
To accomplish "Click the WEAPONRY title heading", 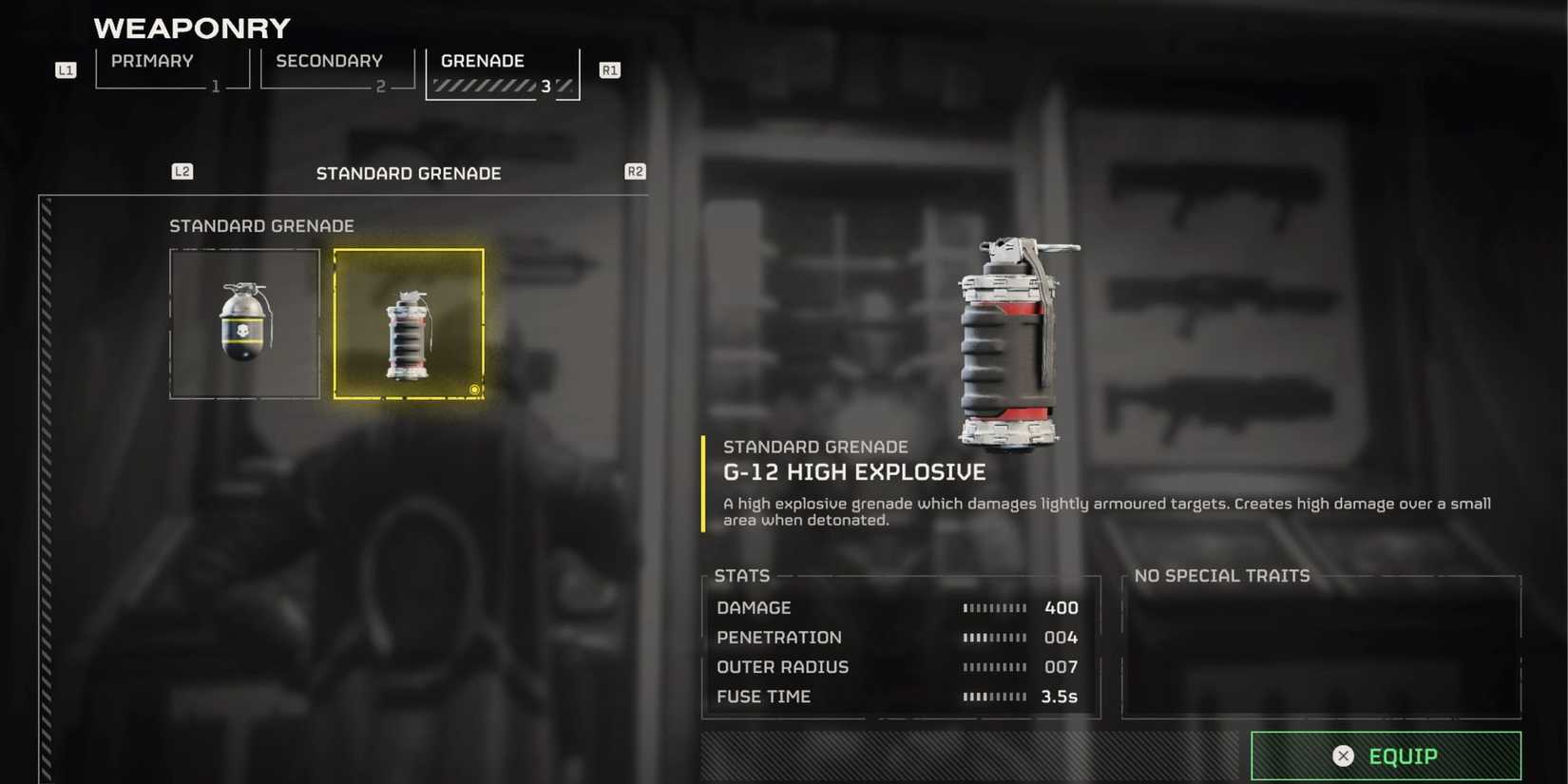I will point(191,27).
